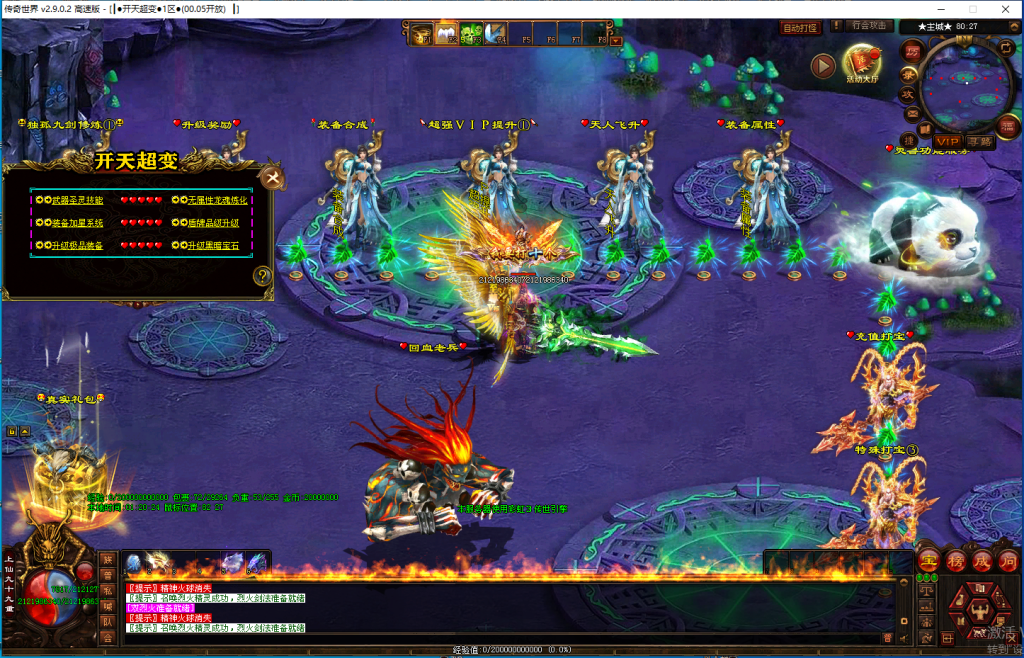The height and width of the screenshot is (658, 1024).
Task: Close the game window
Action: click(x=1007, y=8)
